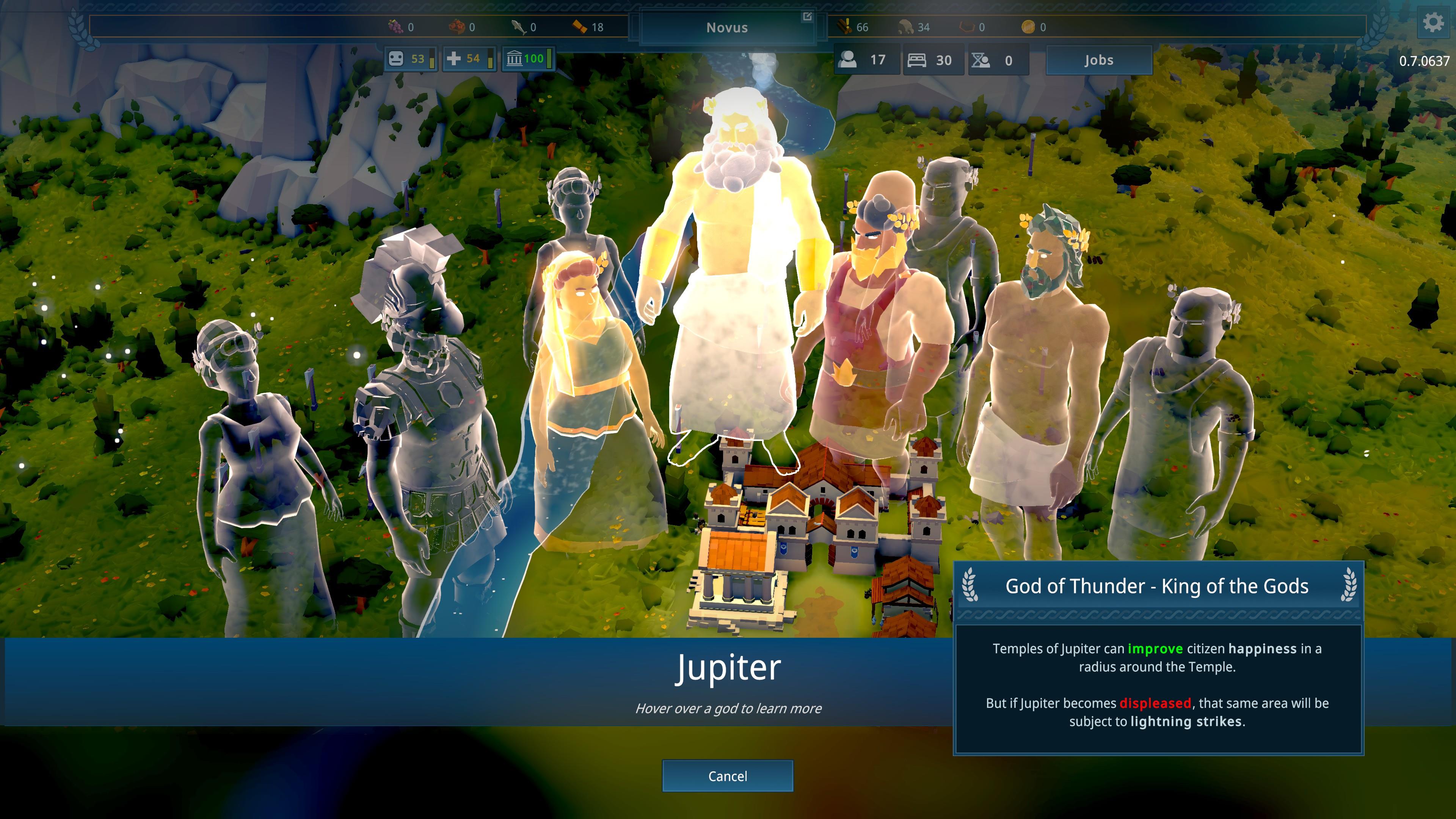Open settings with the gear icon
The height and width of the screenshot is (819, 1456).
pyautogui.click(x=1433, y=23)
